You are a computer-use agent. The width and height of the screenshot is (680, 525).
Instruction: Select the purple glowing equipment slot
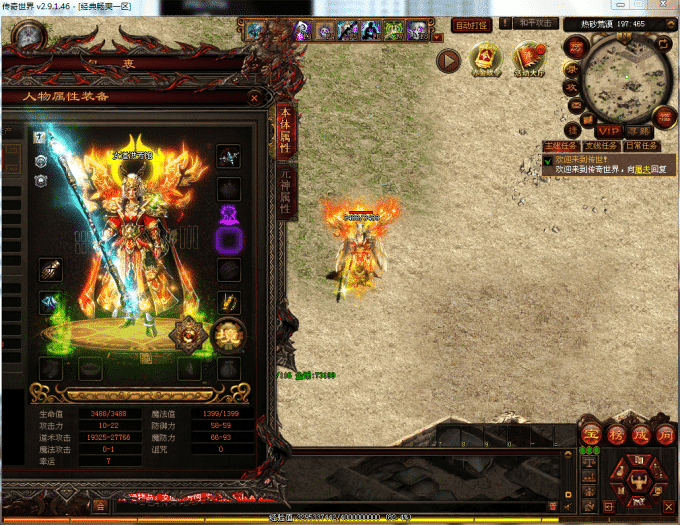click(x=230, y=238)
